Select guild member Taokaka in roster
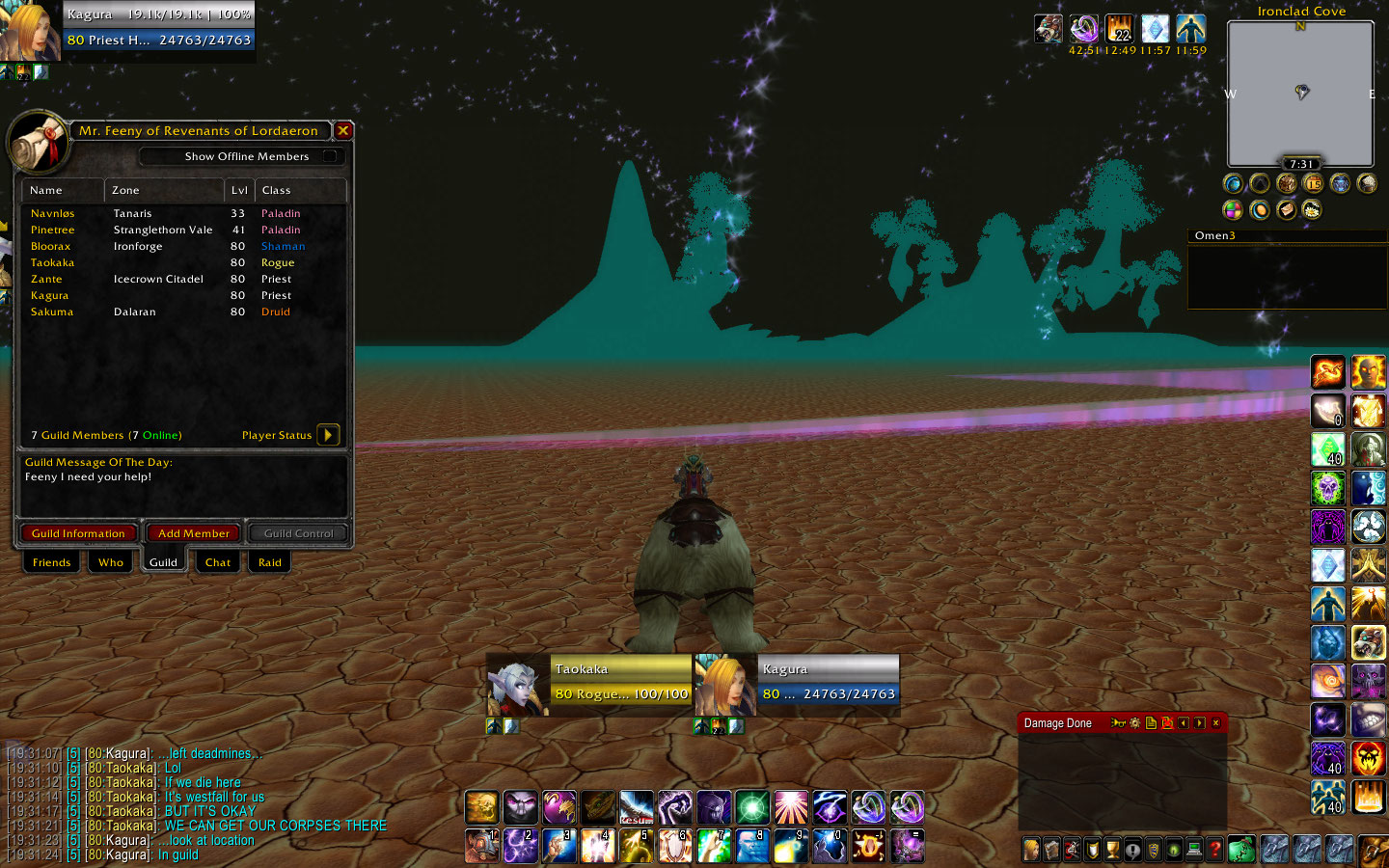The width and height of the screenshot is (1389, 868). tap(52, 262)
